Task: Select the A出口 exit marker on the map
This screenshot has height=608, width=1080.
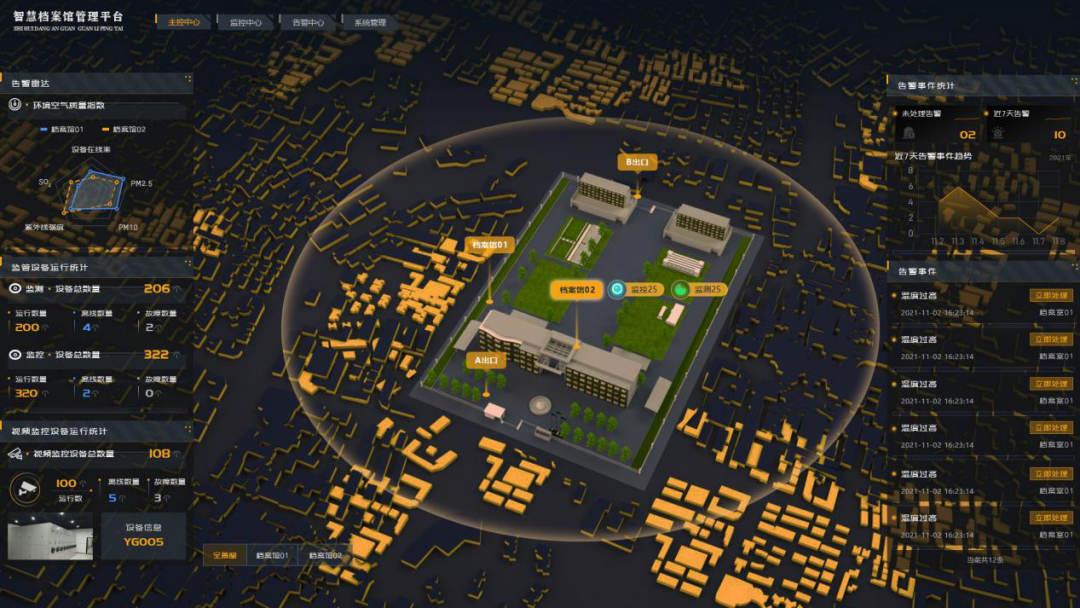Action: [486, 359]
